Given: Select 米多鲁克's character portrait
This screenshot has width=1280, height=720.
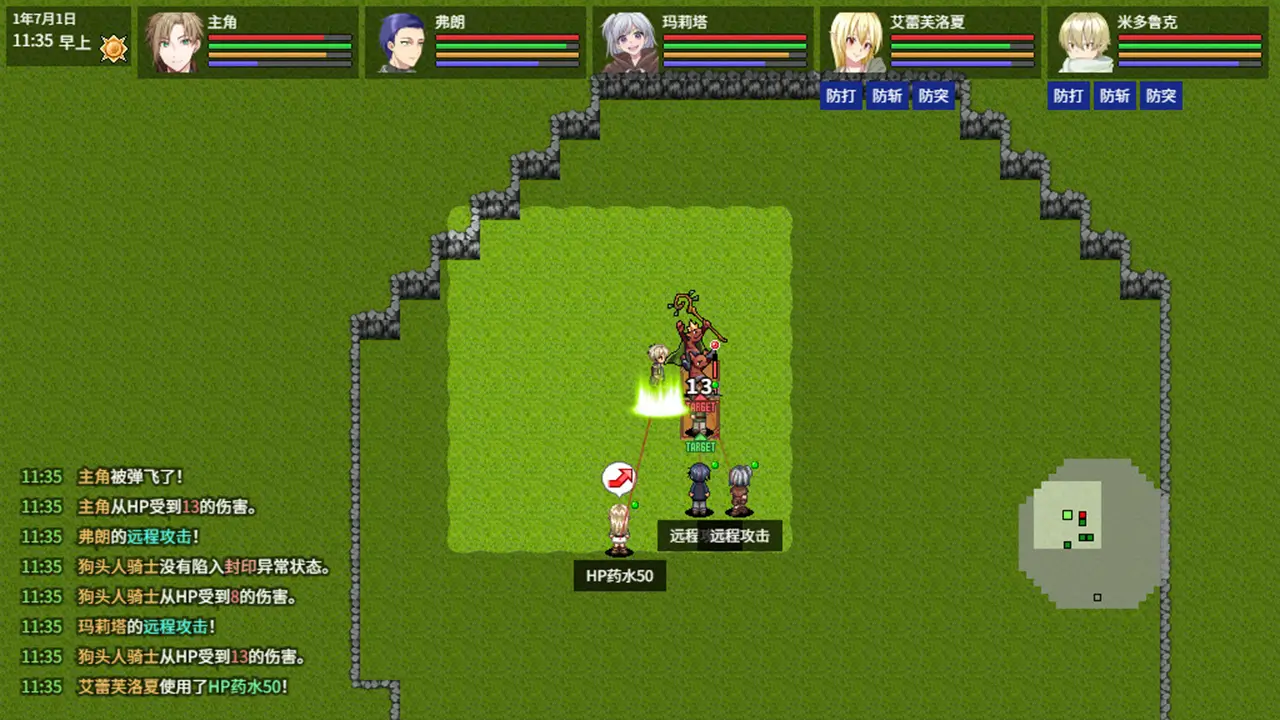Looking at the screenshot, I should pyautogui.click(x=1085, y=41).
